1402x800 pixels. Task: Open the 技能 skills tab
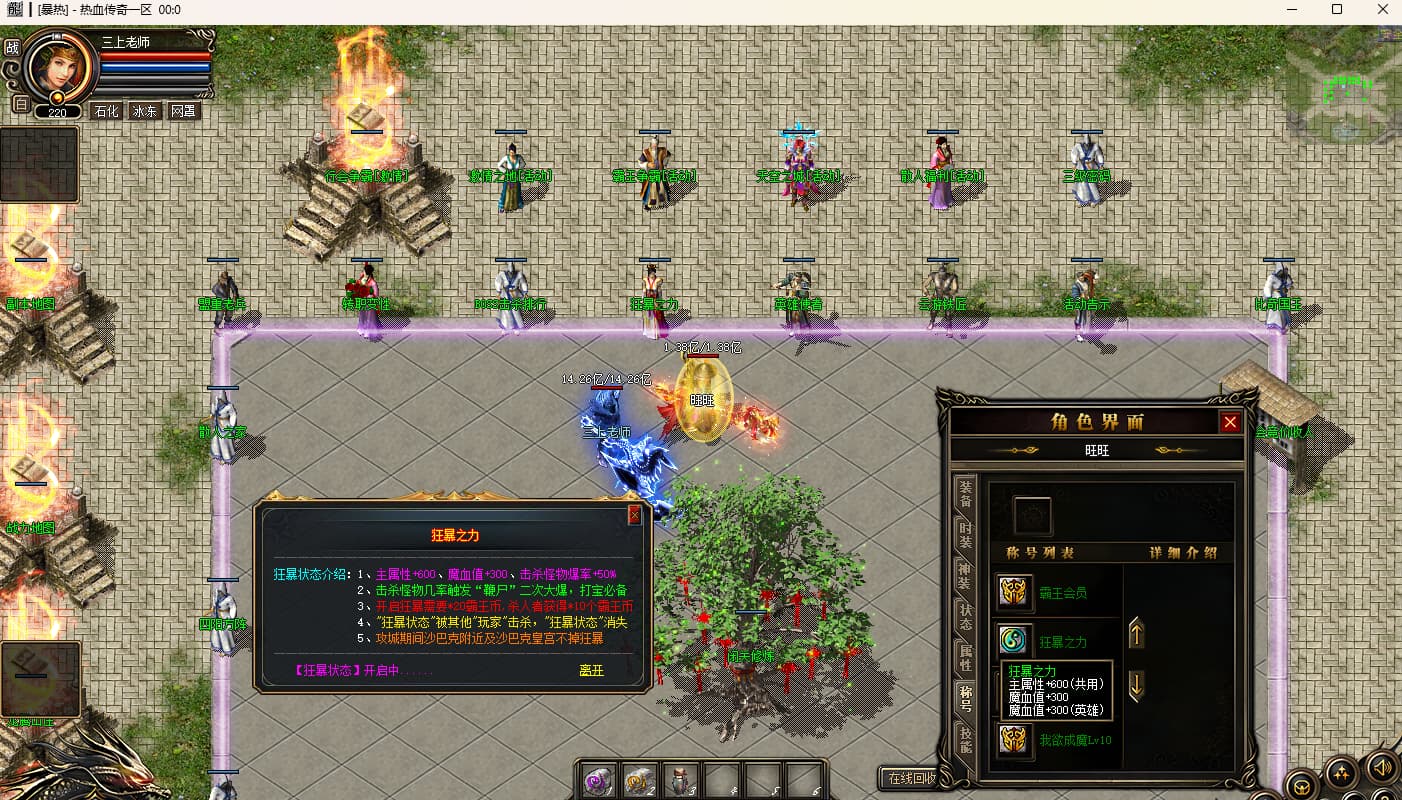[965, 738]
